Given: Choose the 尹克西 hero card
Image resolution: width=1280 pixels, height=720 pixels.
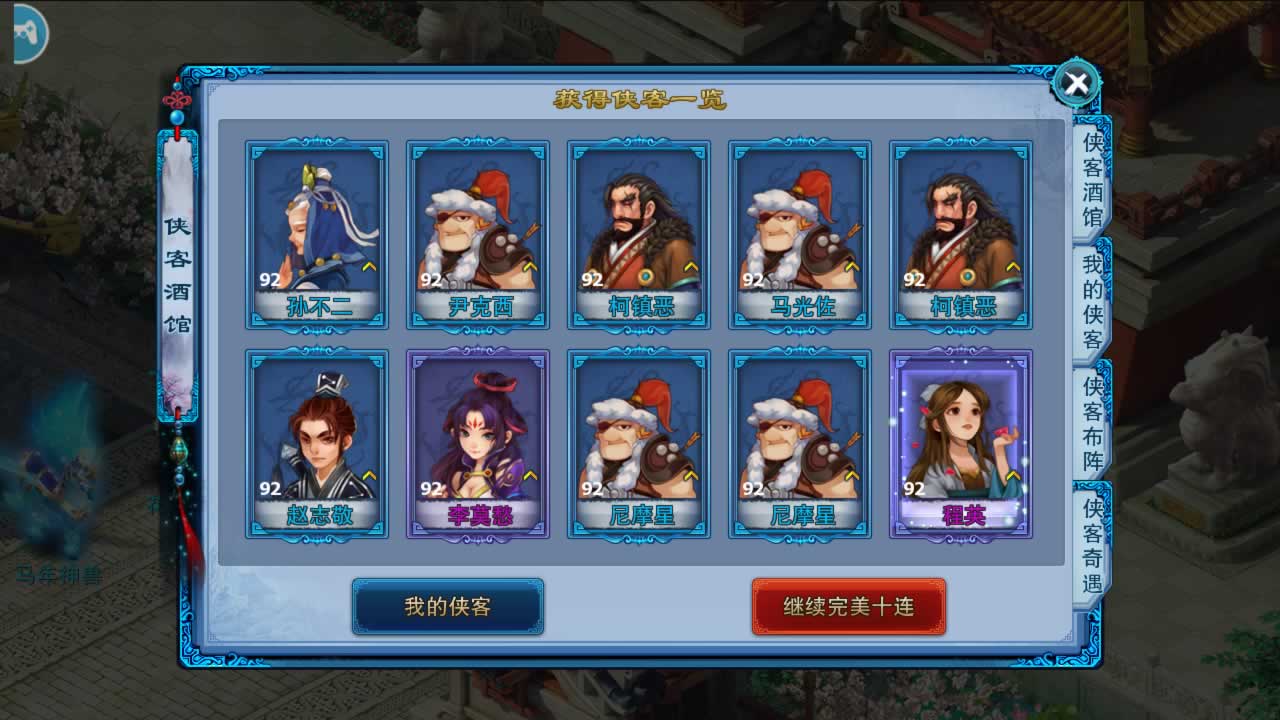Looking at the screenshot, I should point(478,235).
